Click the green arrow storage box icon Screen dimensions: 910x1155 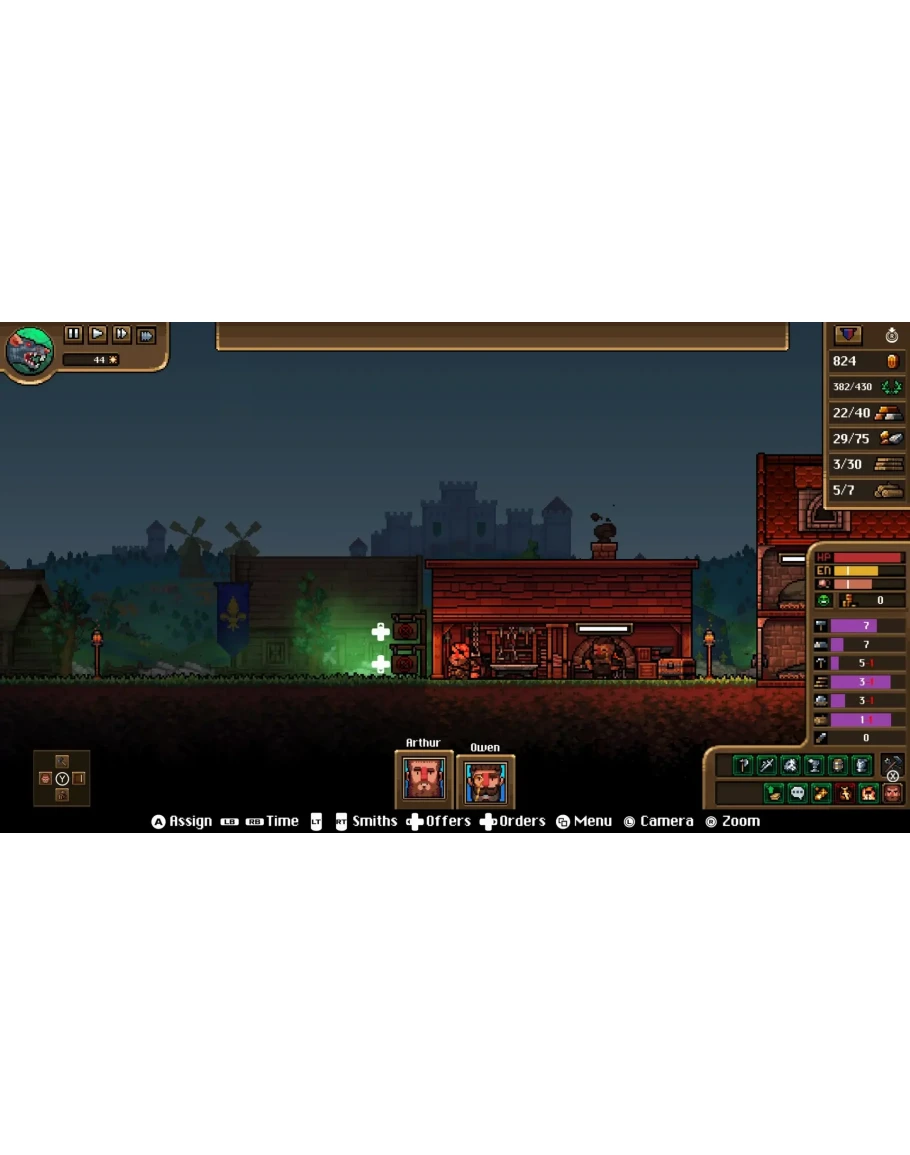773,793
